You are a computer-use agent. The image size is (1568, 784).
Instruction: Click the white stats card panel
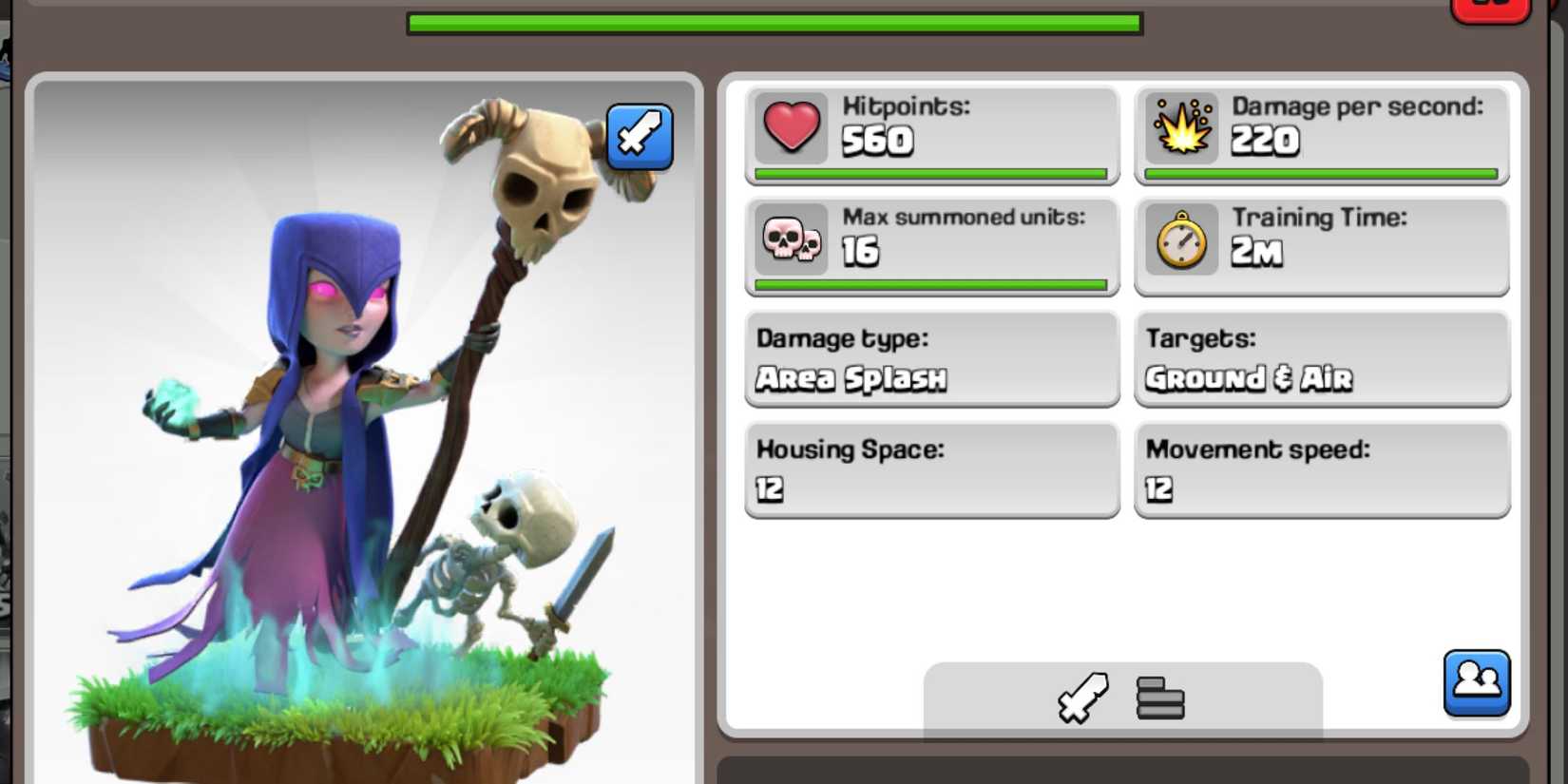tap(1121, 589)
